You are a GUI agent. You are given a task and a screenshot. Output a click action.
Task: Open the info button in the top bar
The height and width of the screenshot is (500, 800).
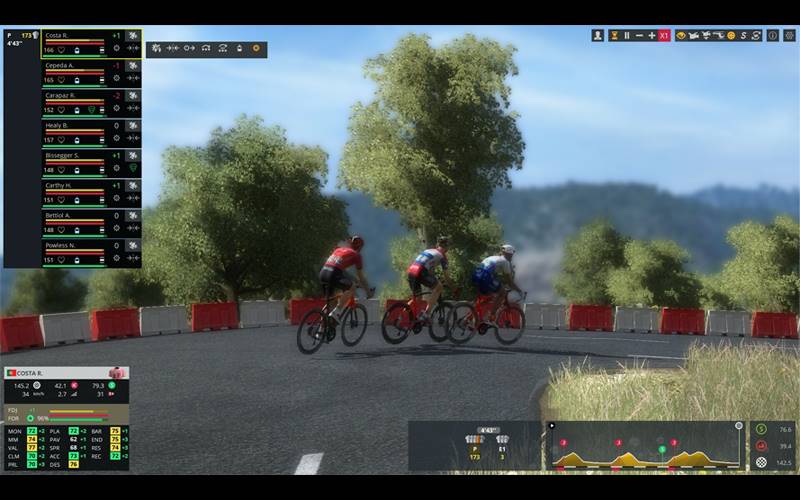click(x=773, y=35)
